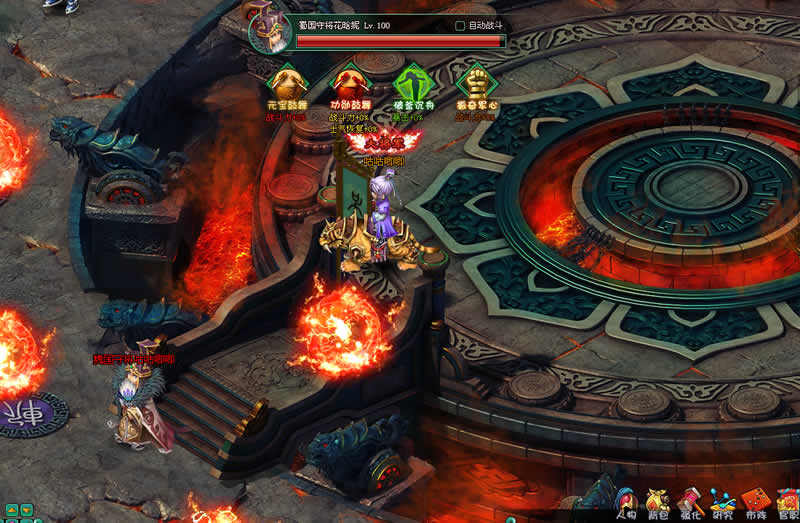Open the 研究 research menu
Viewport: 800px width, 523px height.
click(723, 503)
